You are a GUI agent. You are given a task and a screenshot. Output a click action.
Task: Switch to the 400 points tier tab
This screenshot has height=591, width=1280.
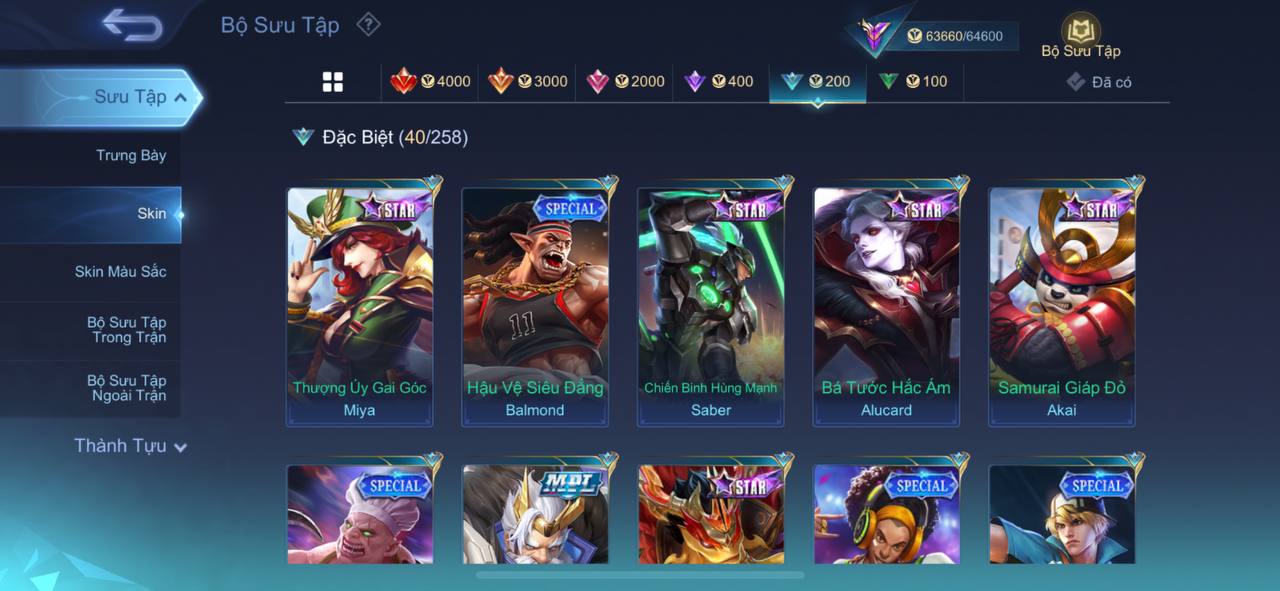point(719,82)
